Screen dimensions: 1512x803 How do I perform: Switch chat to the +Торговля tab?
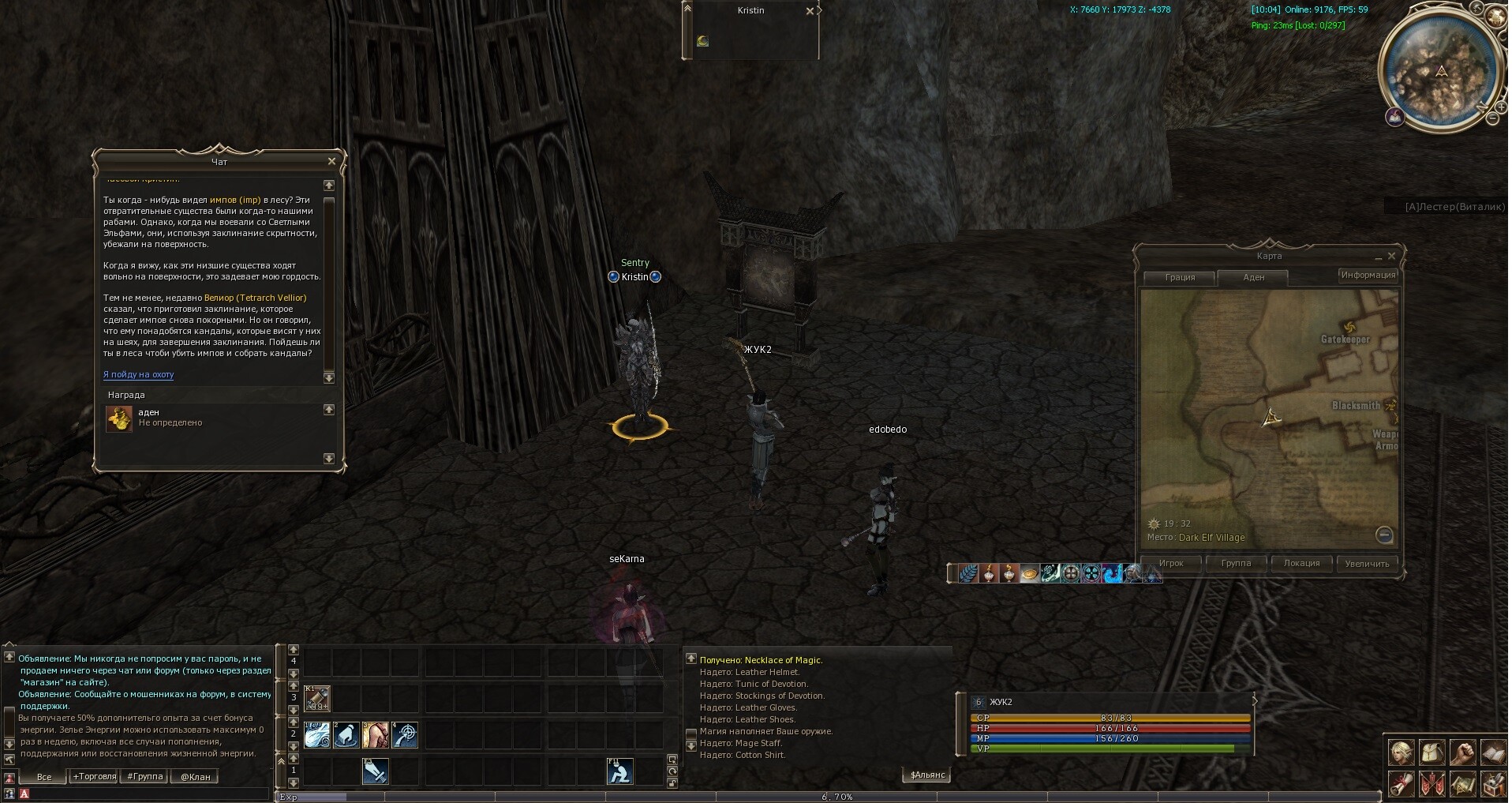coord(94,777)
